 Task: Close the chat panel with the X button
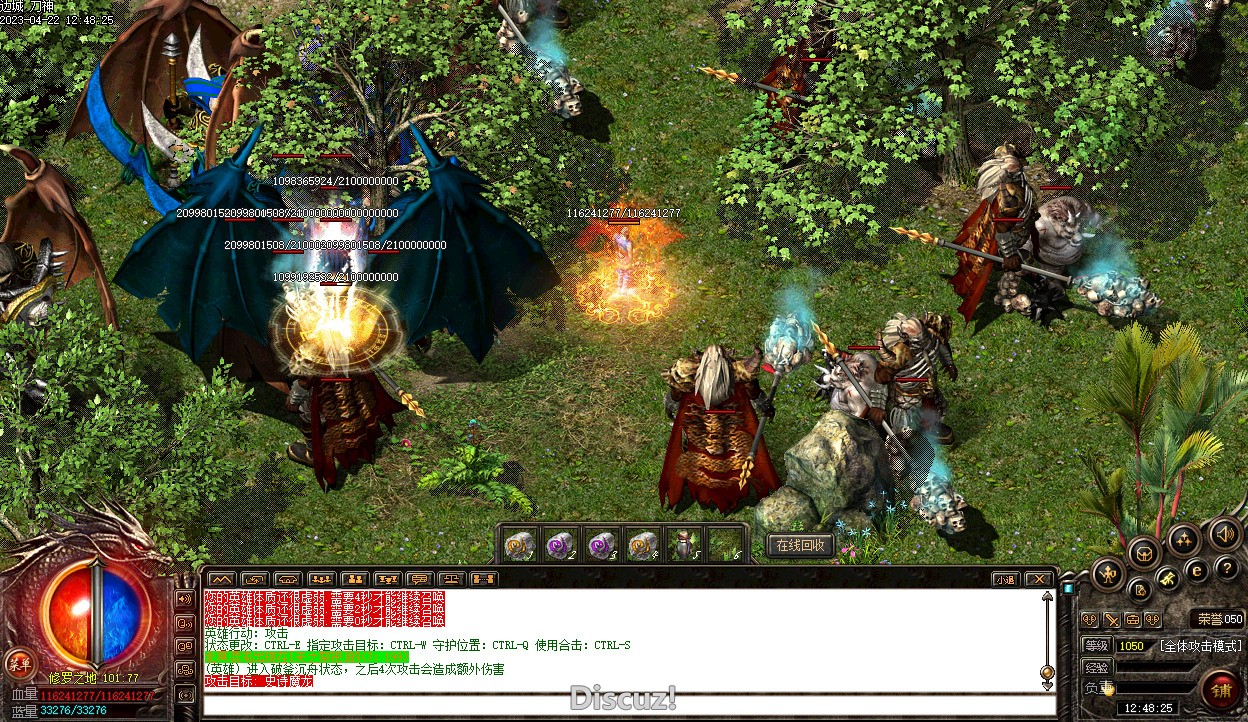tap(1039, 579)
